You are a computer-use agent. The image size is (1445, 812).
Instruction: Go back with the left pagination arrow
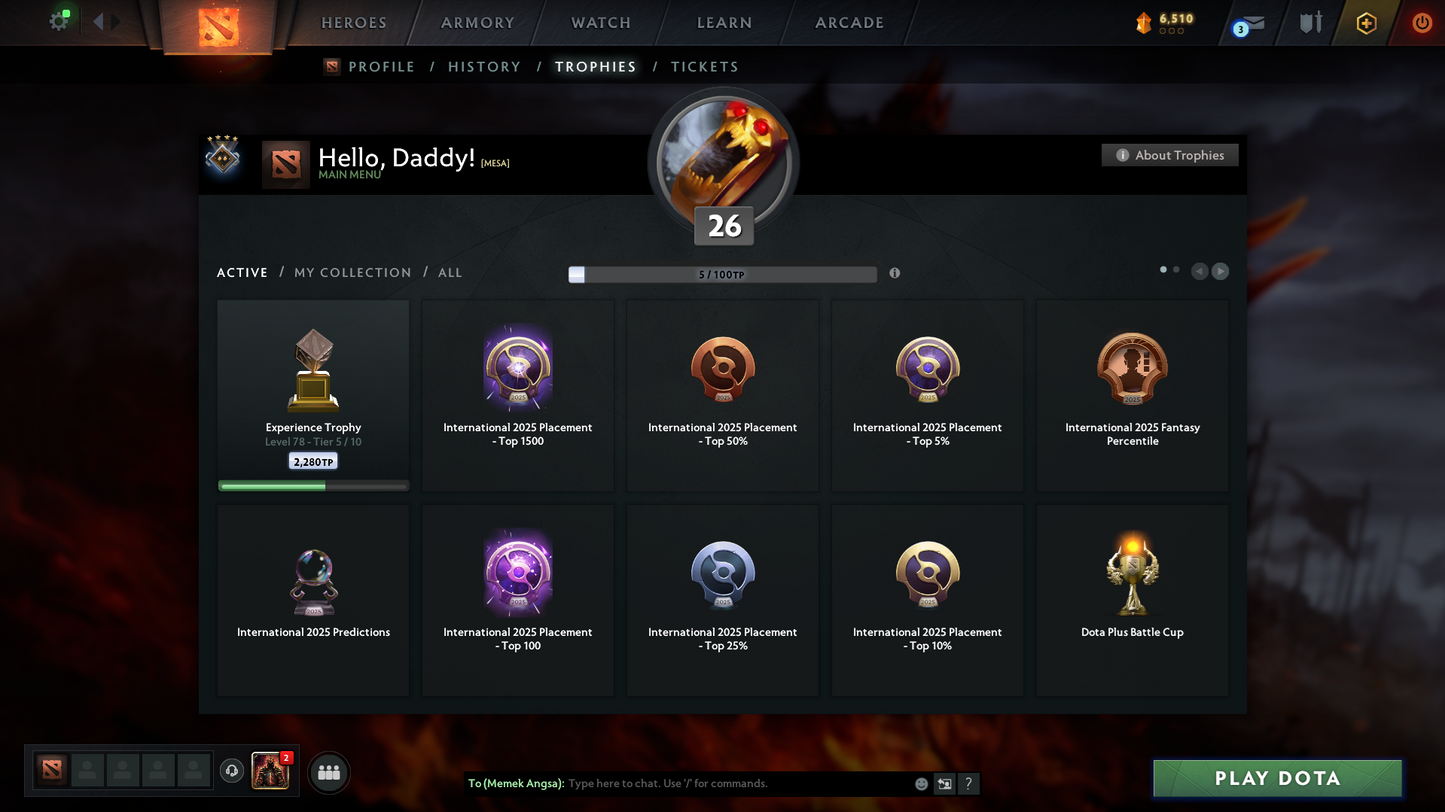point(1199,271)
